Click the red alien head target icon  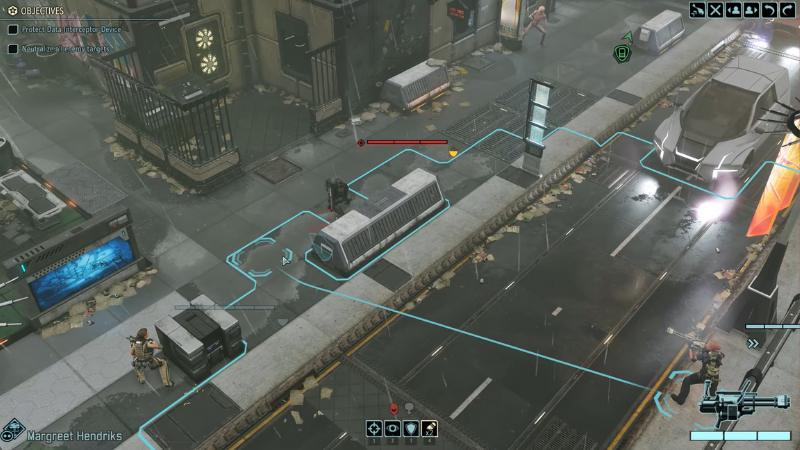[x=393, y=408]
